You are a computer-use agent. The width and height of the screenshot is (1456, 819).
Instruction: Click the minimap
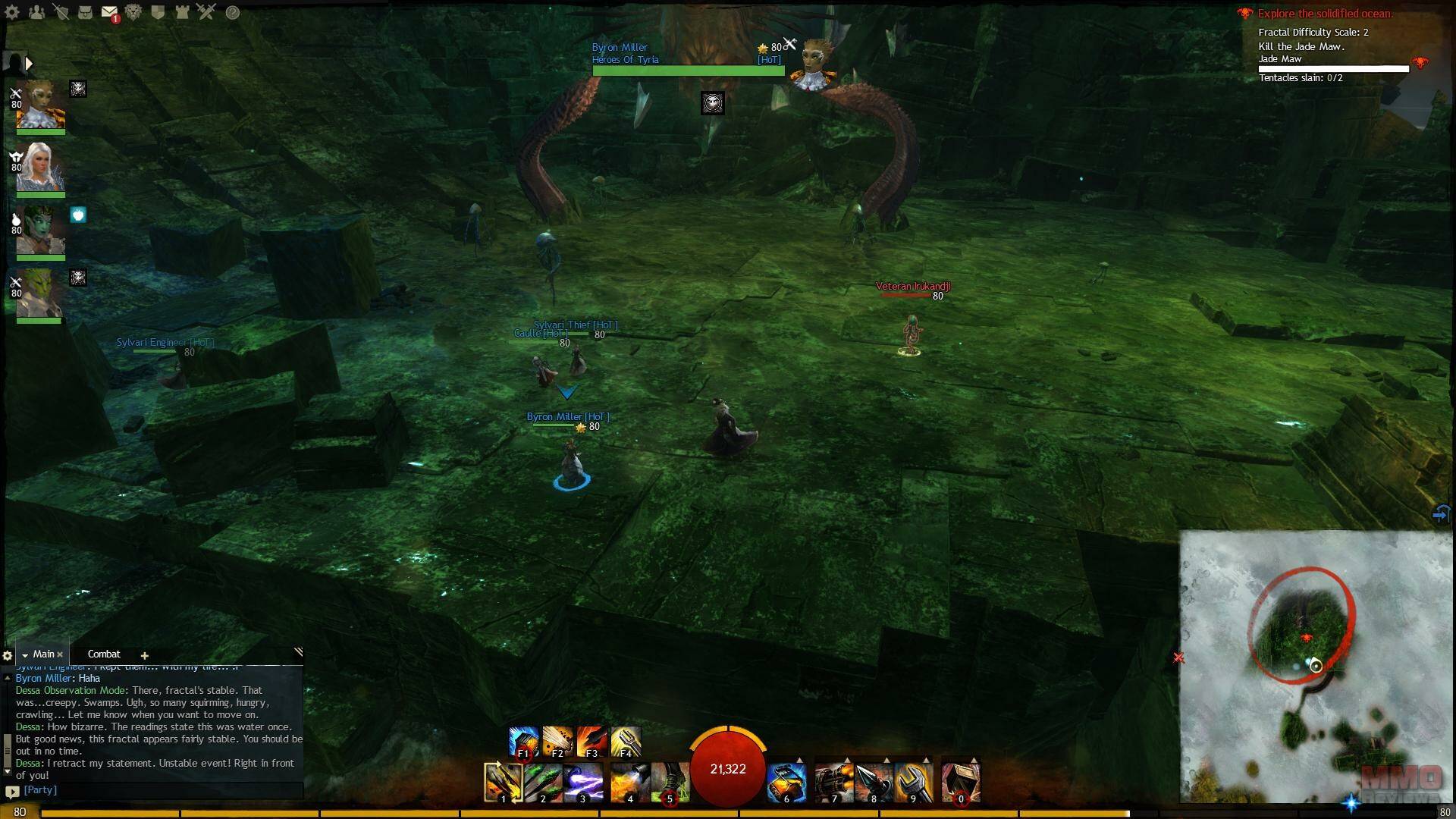click(1315, 666)
